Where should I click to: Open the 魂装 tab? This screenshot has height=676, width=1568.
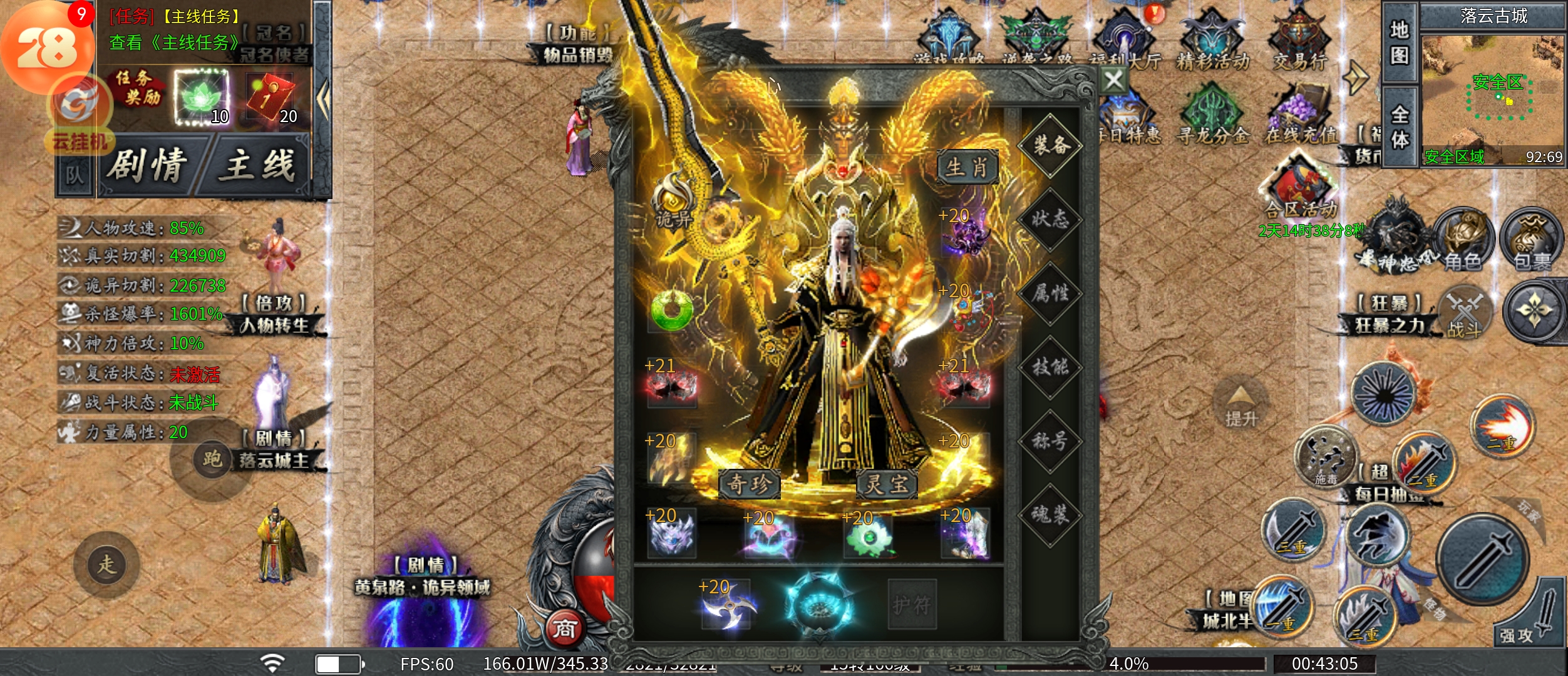click(1050, 515)
